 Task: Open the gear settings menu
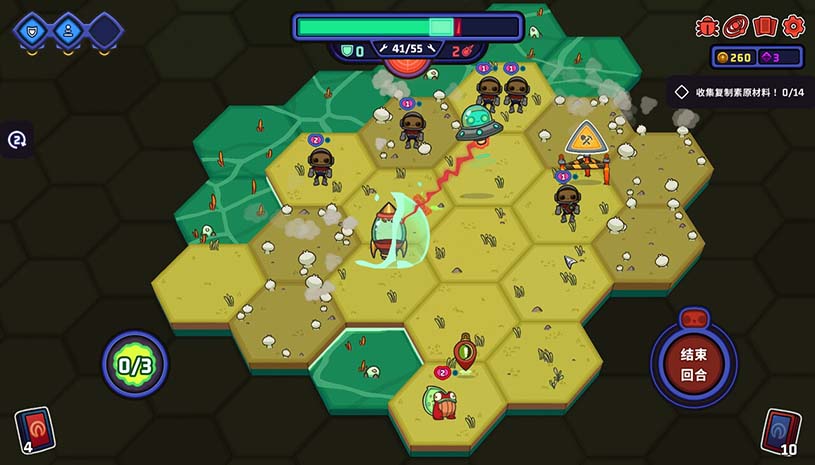(x=793, y=26)
